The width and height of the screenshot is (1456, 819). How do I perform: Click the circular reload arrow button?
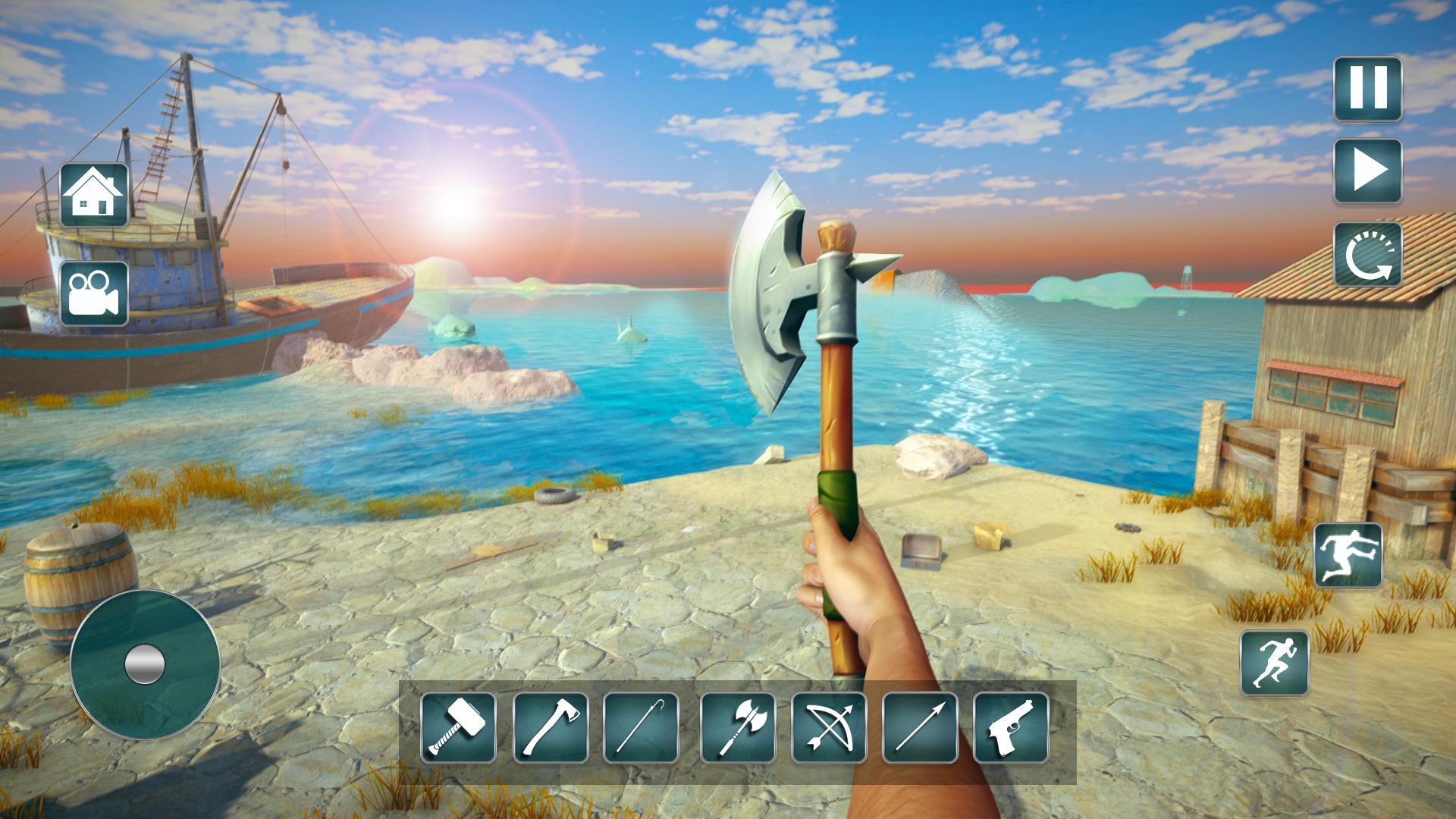click(1368, 255)
